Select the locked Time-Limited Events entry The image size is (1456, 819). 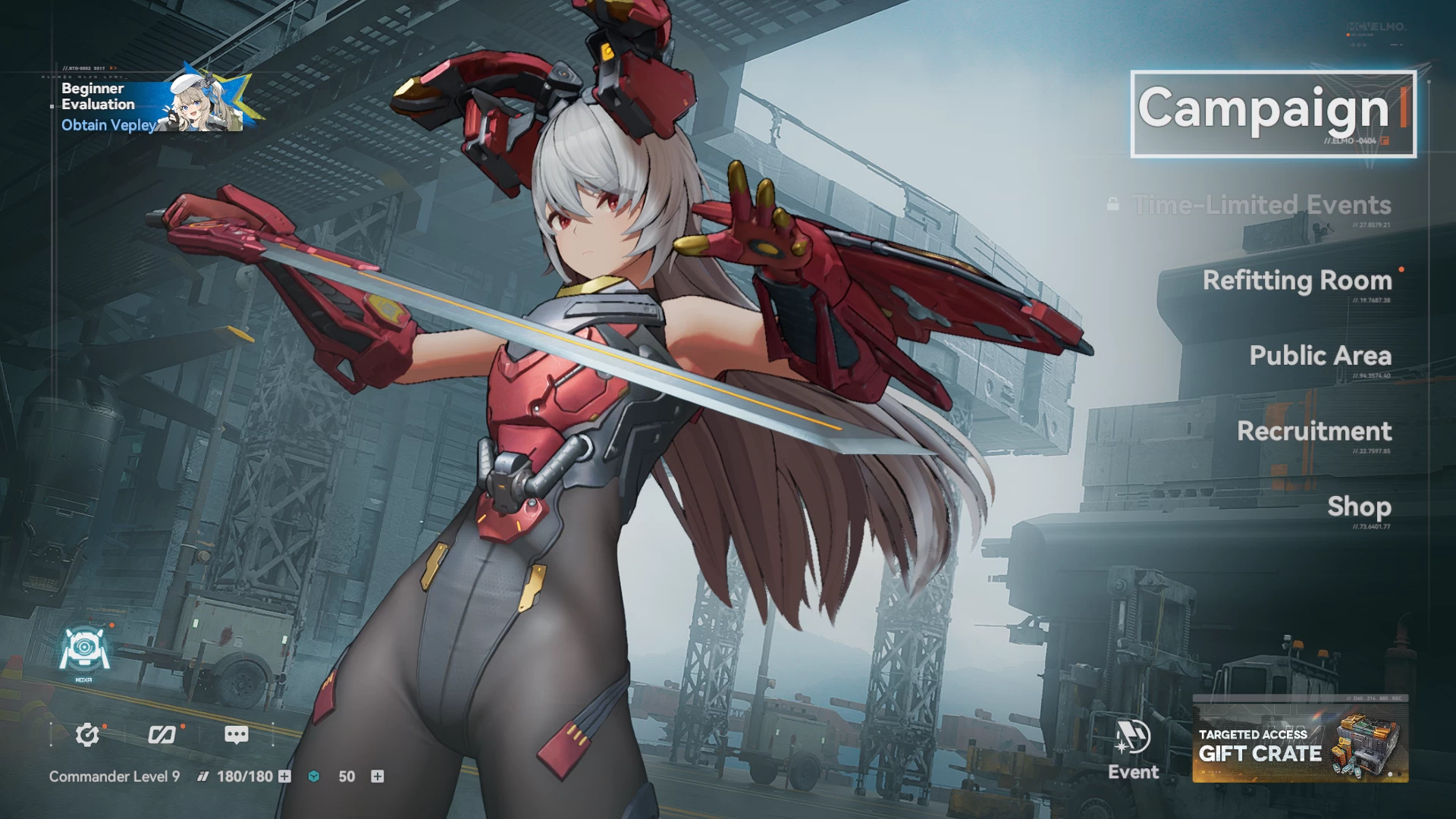pyautogui.click(x=1261, y=205)
